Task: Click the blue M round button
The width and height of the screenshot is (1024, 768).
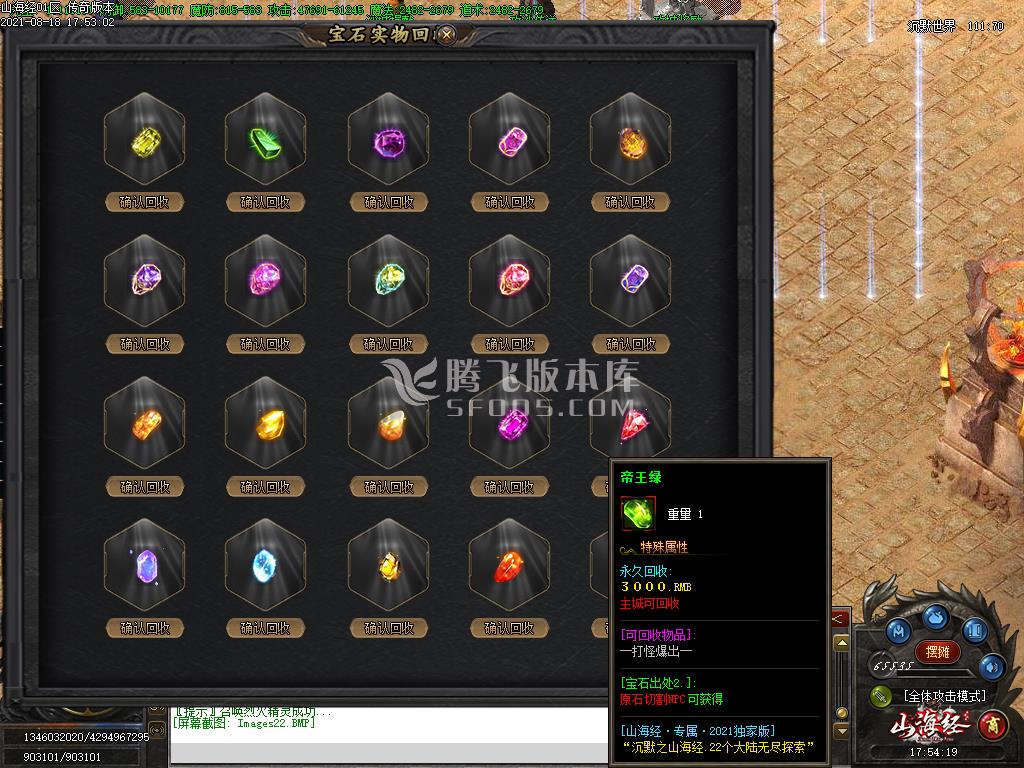Action: [x=899, y=631]
